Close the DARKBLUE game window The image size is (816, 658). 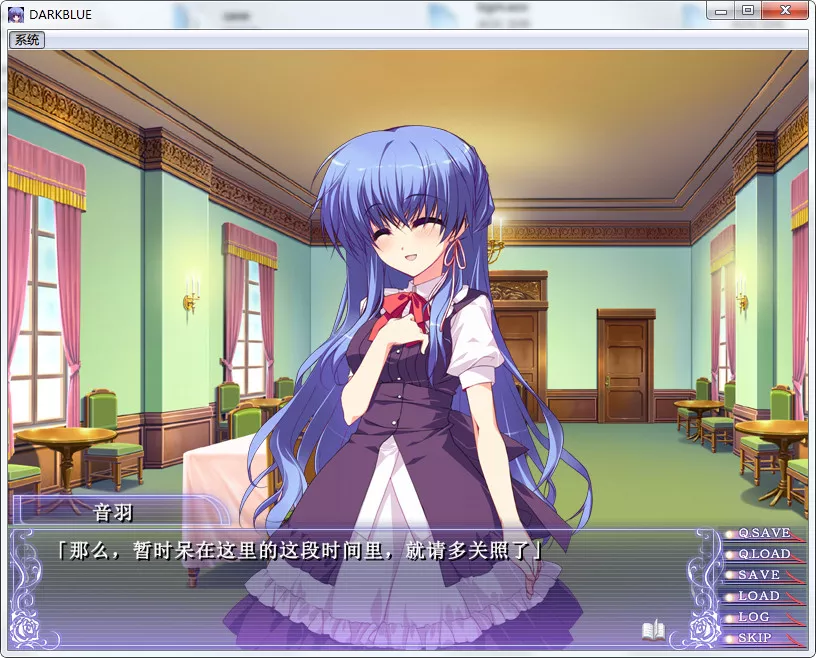(784, 10)
